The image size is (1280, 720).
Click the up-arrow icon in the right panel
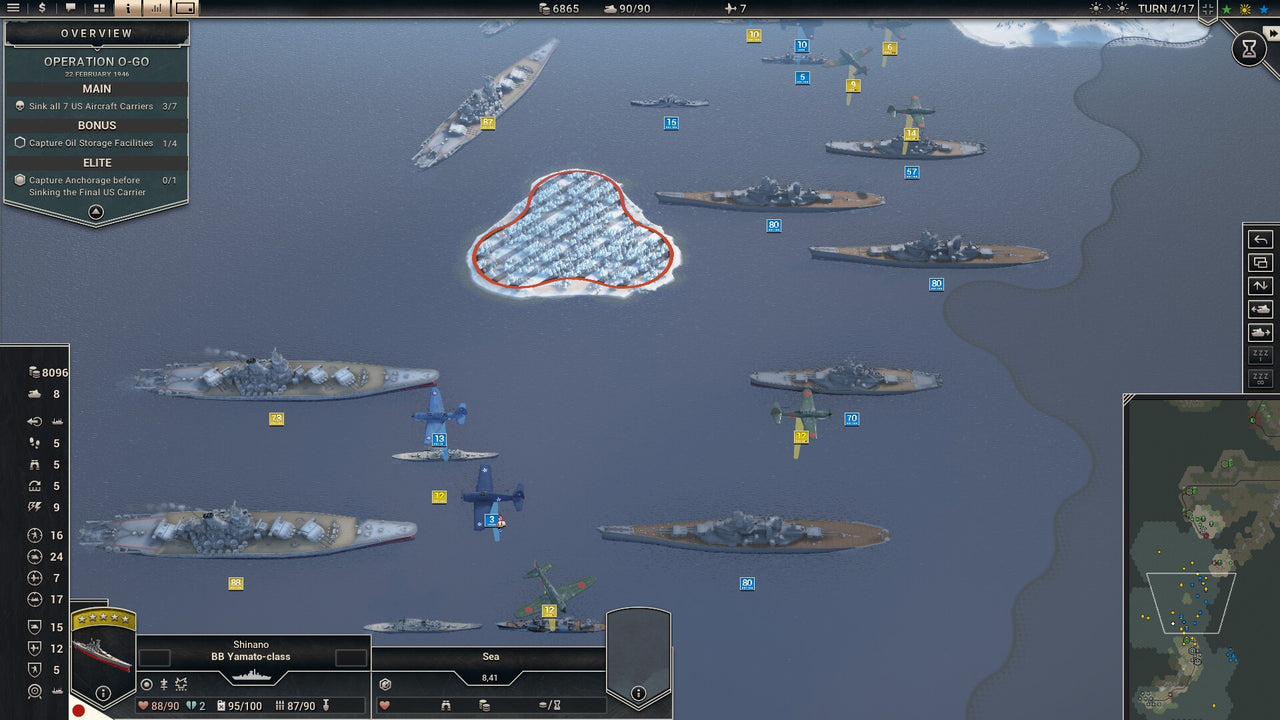[1261, 286]
